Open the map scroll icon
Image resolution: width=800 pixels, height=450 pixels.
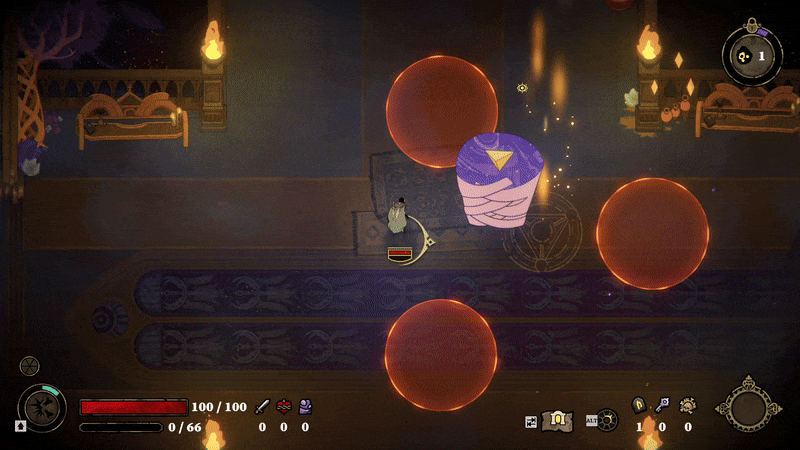pyautogui.click(x=557, y=420)
